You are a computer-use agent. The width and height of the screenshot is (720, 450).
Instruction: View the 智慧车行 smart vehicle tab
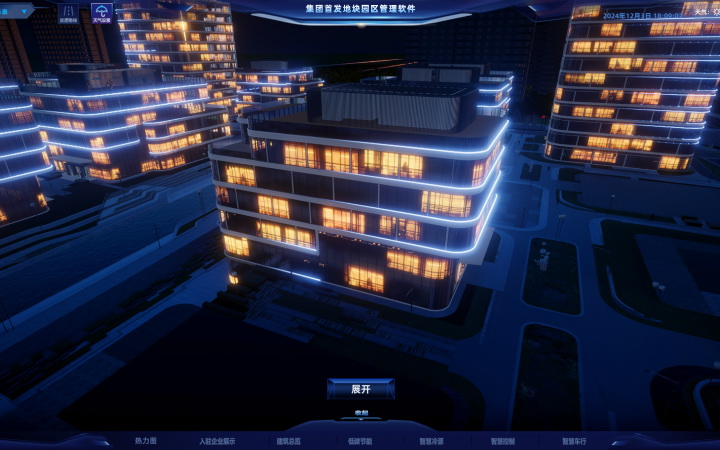574,440
